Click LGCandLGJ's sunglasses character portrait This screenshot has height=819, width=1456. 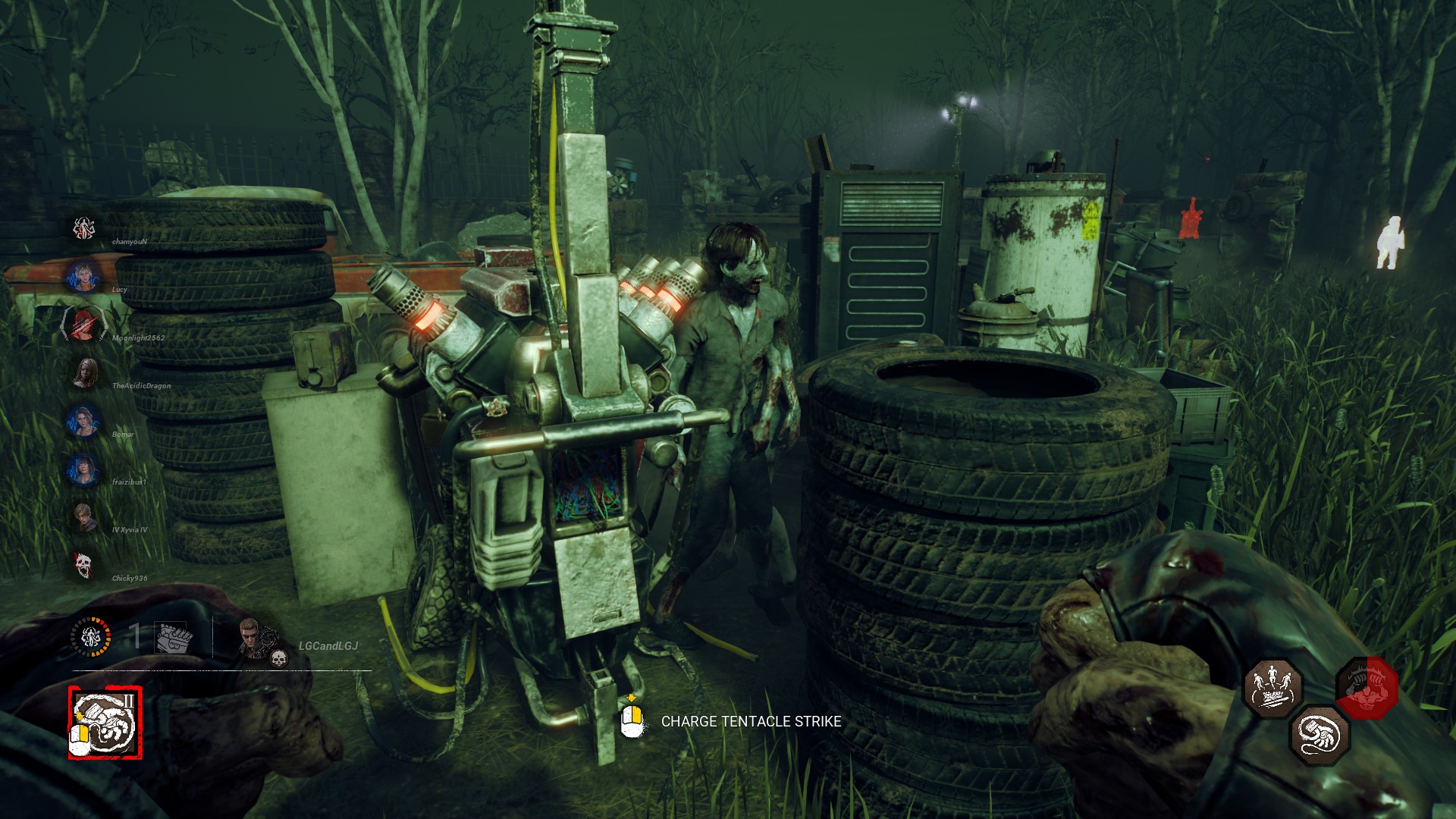tap(253, 635)
